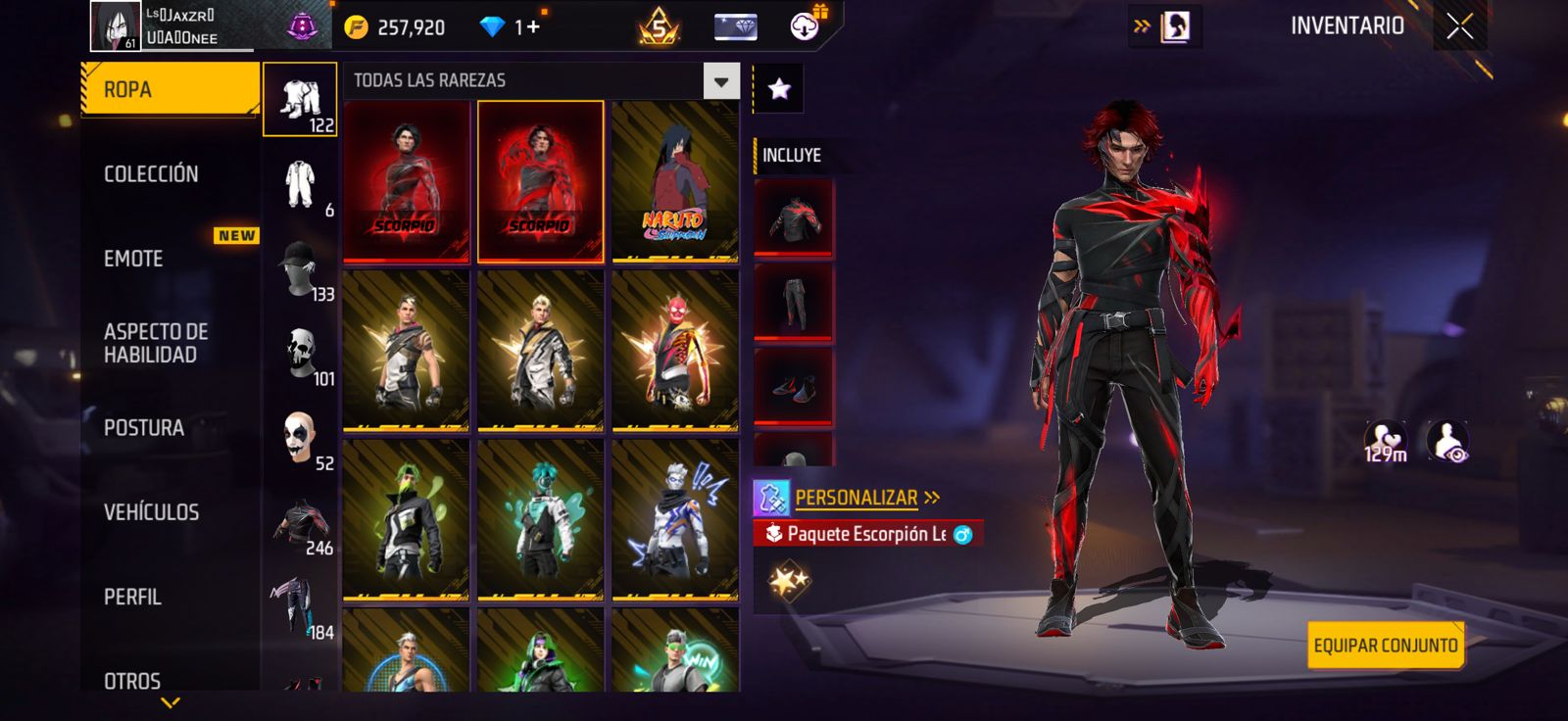The width and height of the screenshot is (1568, 721).
Task: Equip the set with Equipar Conjunto
Action: (1385, 646)
